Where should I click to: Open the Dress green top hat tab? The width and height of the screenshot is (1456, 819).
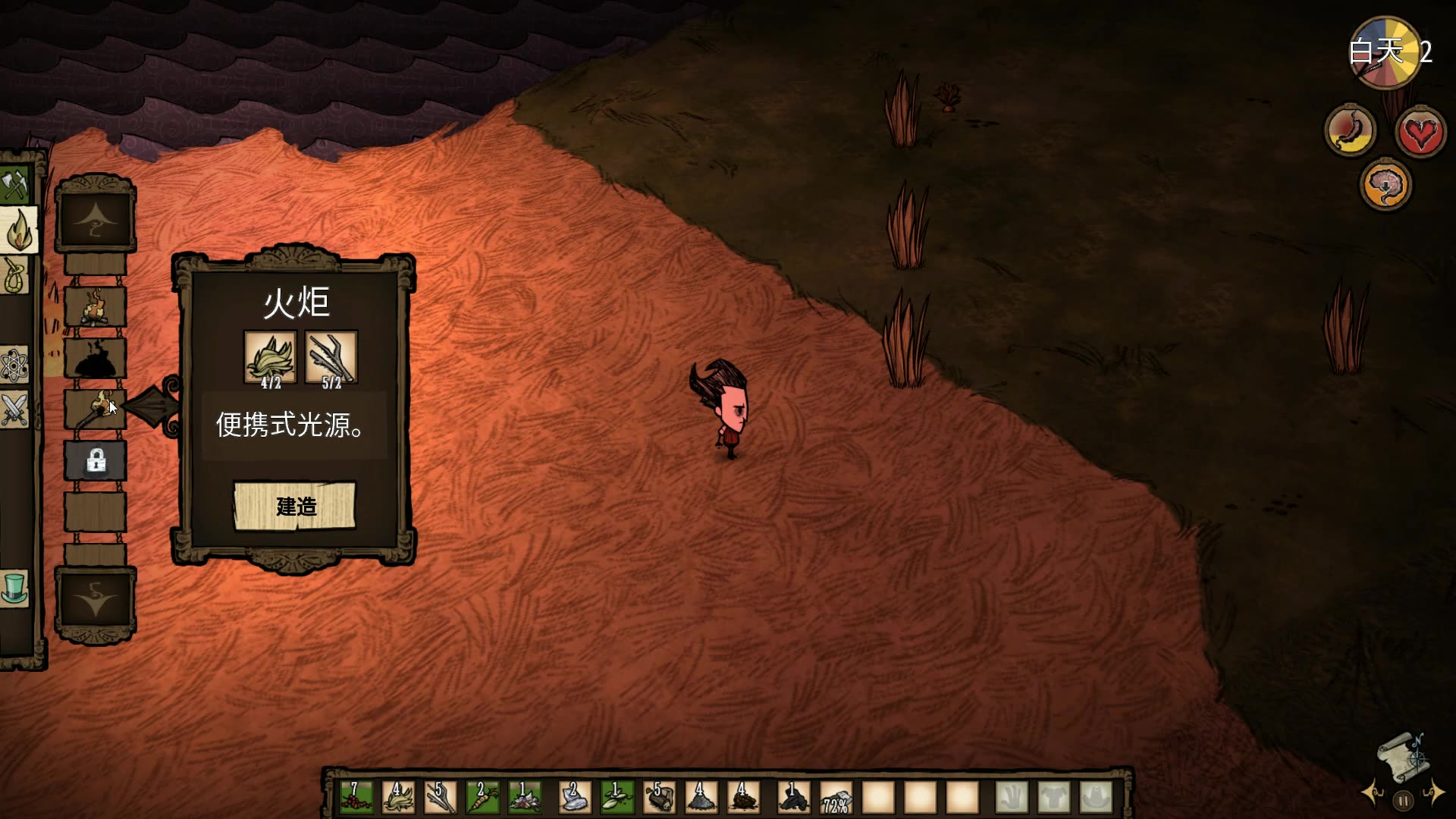point(15,588)
